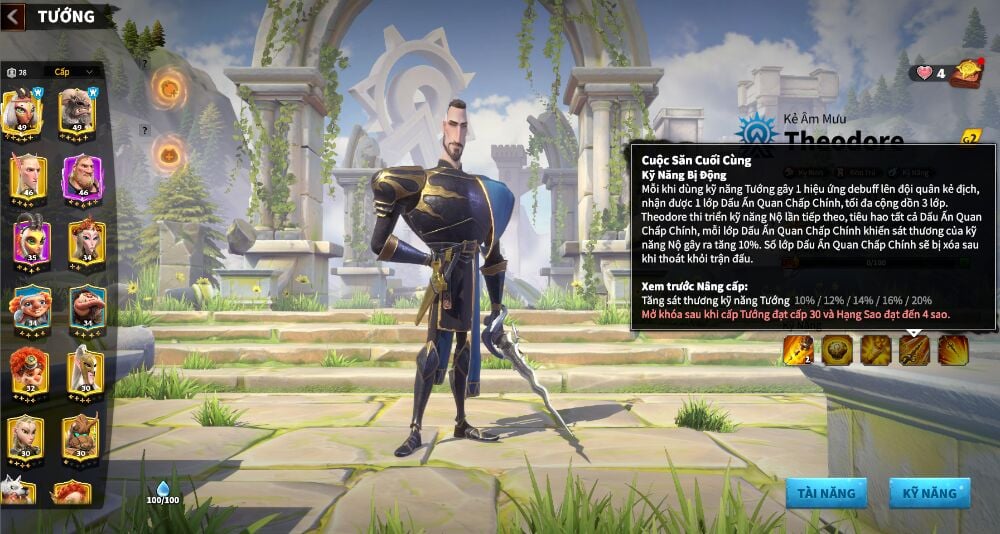1000x534 pixels.
Task: Select the golden brain skill icon
Action: point(837,350)
